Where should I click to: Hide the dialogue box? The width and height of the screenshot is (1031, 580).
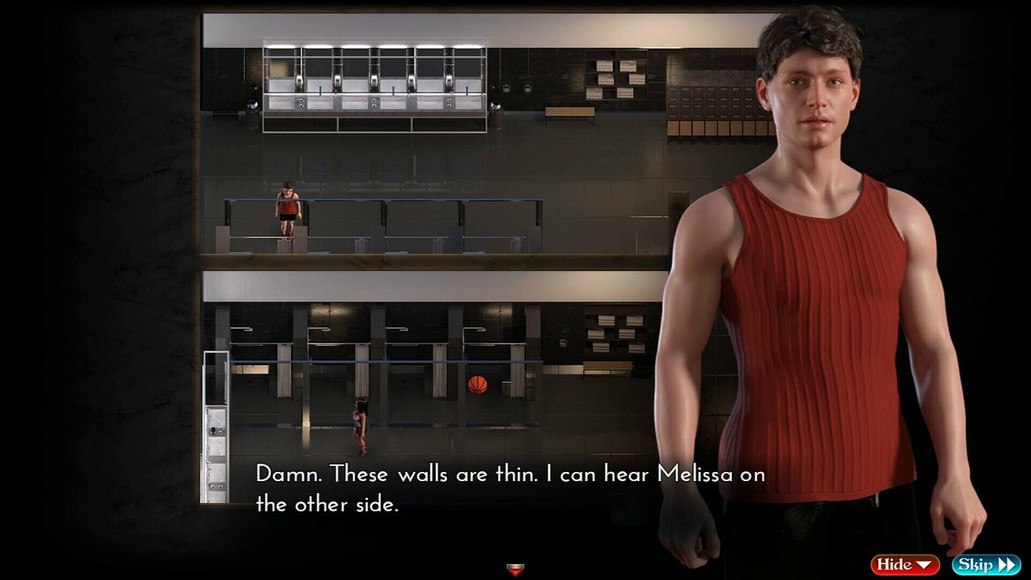point(904,565)
